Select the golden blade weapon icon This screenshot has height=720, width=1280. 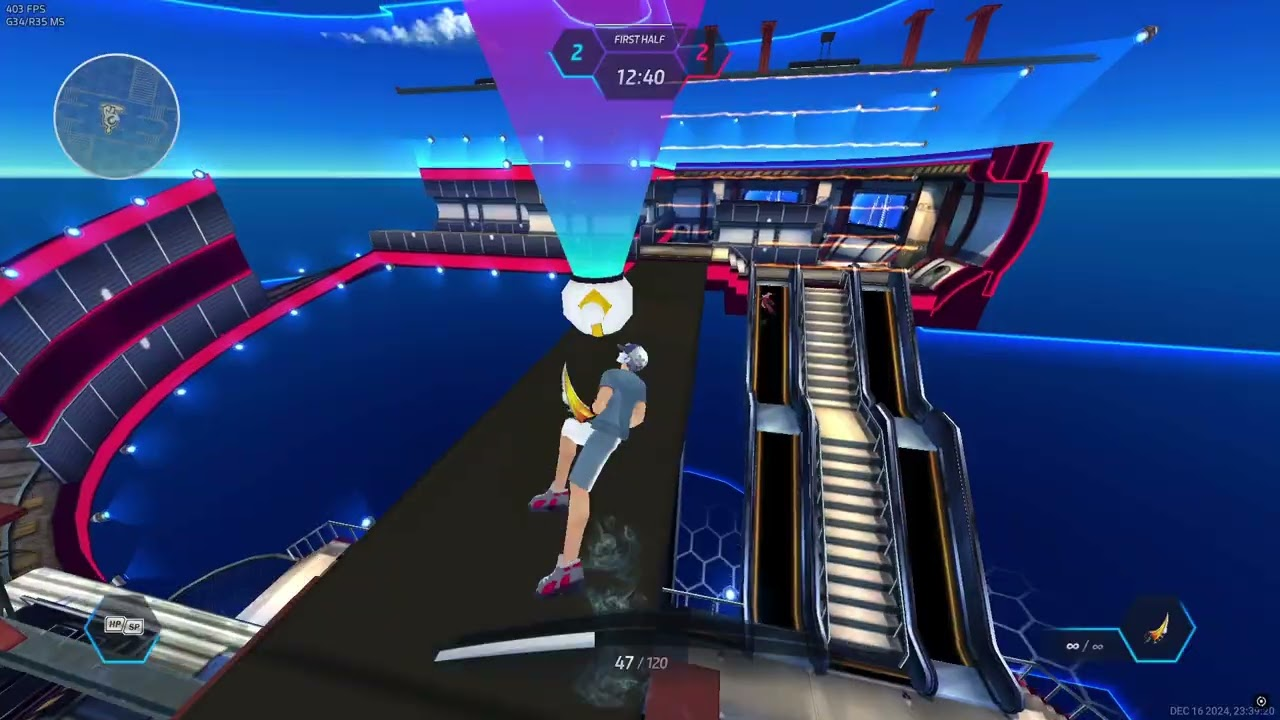pos(1159,631)
